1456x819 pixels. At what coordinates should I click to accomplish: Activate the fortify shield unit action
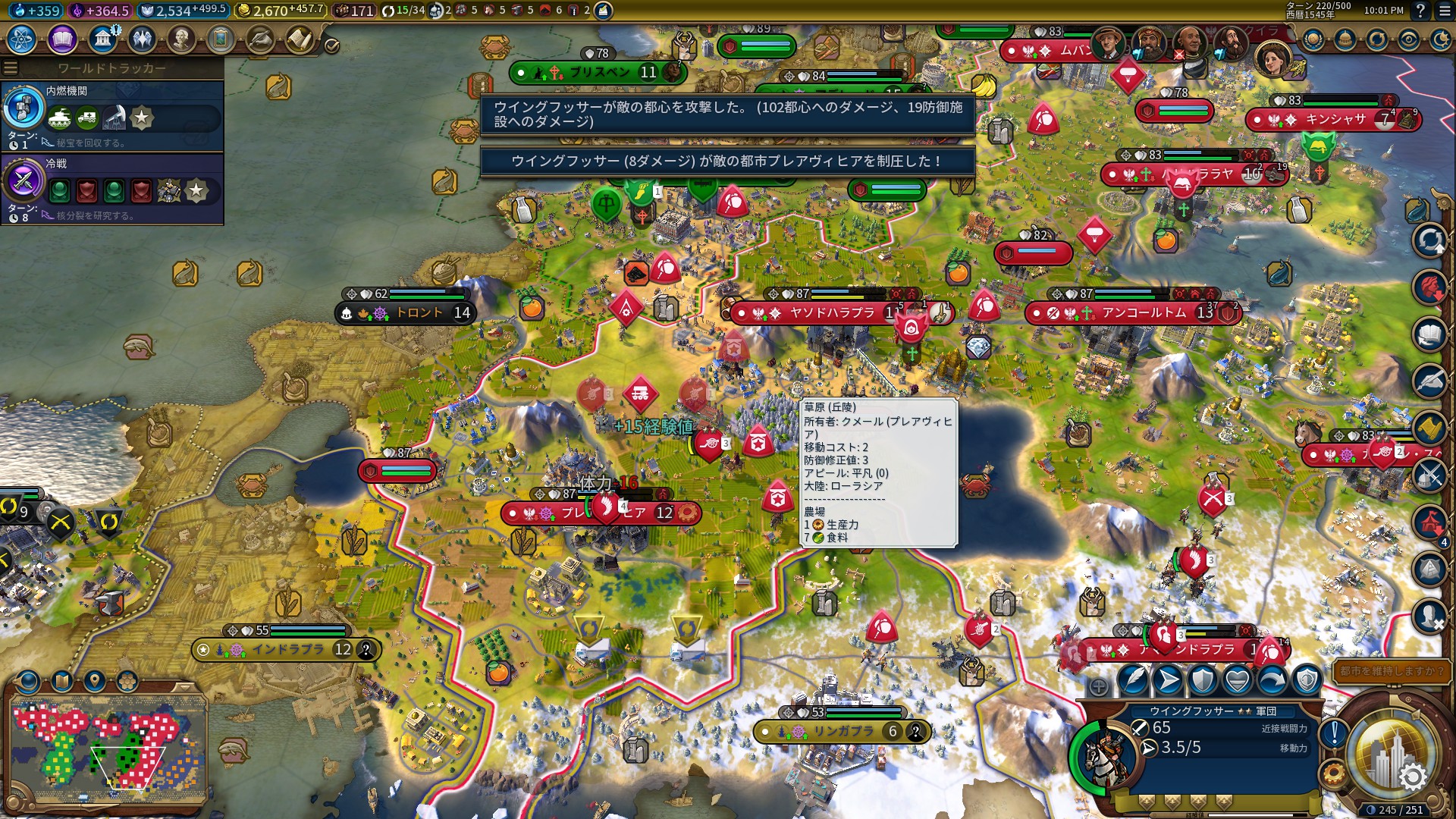1203,680
